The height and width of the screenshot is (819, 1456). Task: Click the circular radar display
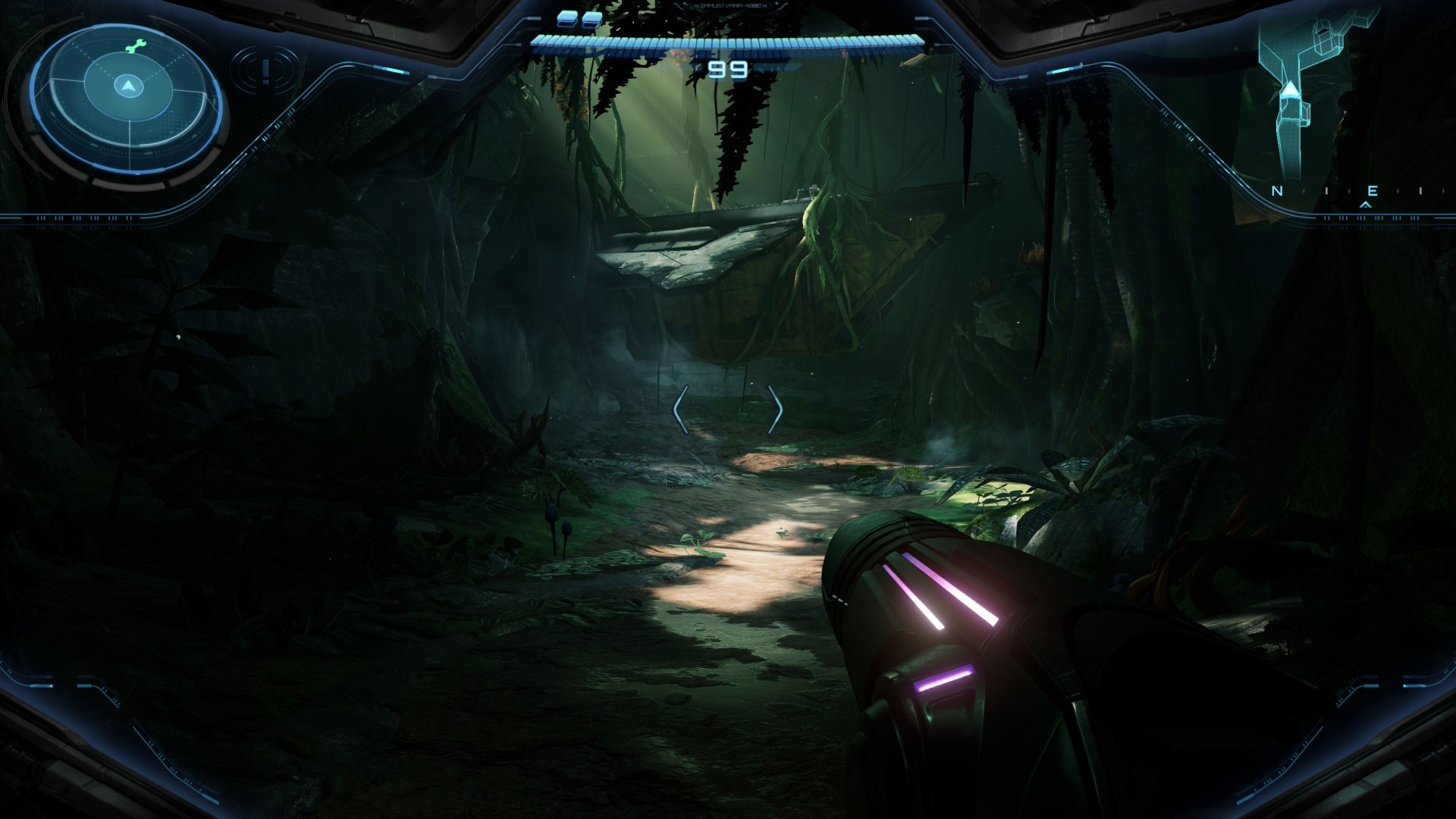(127, 99)
